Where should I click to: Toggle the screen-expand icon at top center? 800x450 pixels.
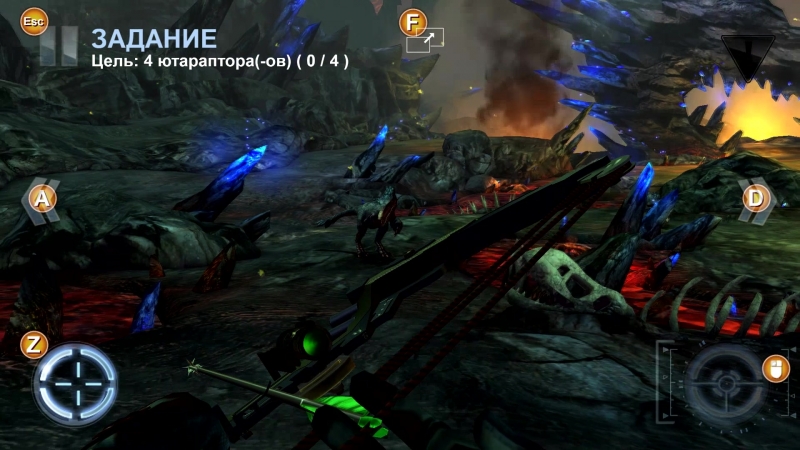(x=424, y=41)
